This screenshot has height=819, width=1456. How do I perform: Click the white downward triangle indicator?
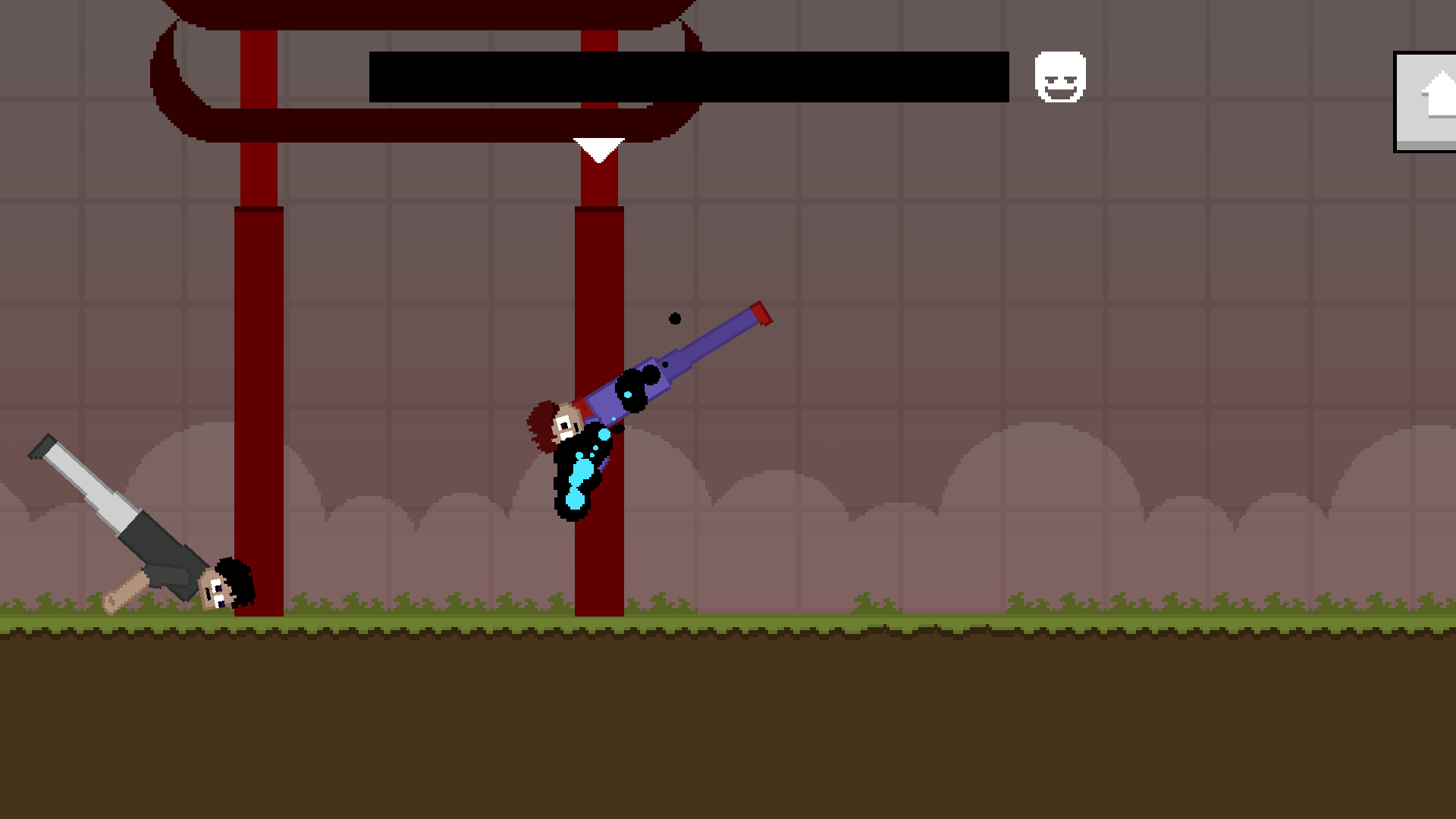(x=599, y=146)
